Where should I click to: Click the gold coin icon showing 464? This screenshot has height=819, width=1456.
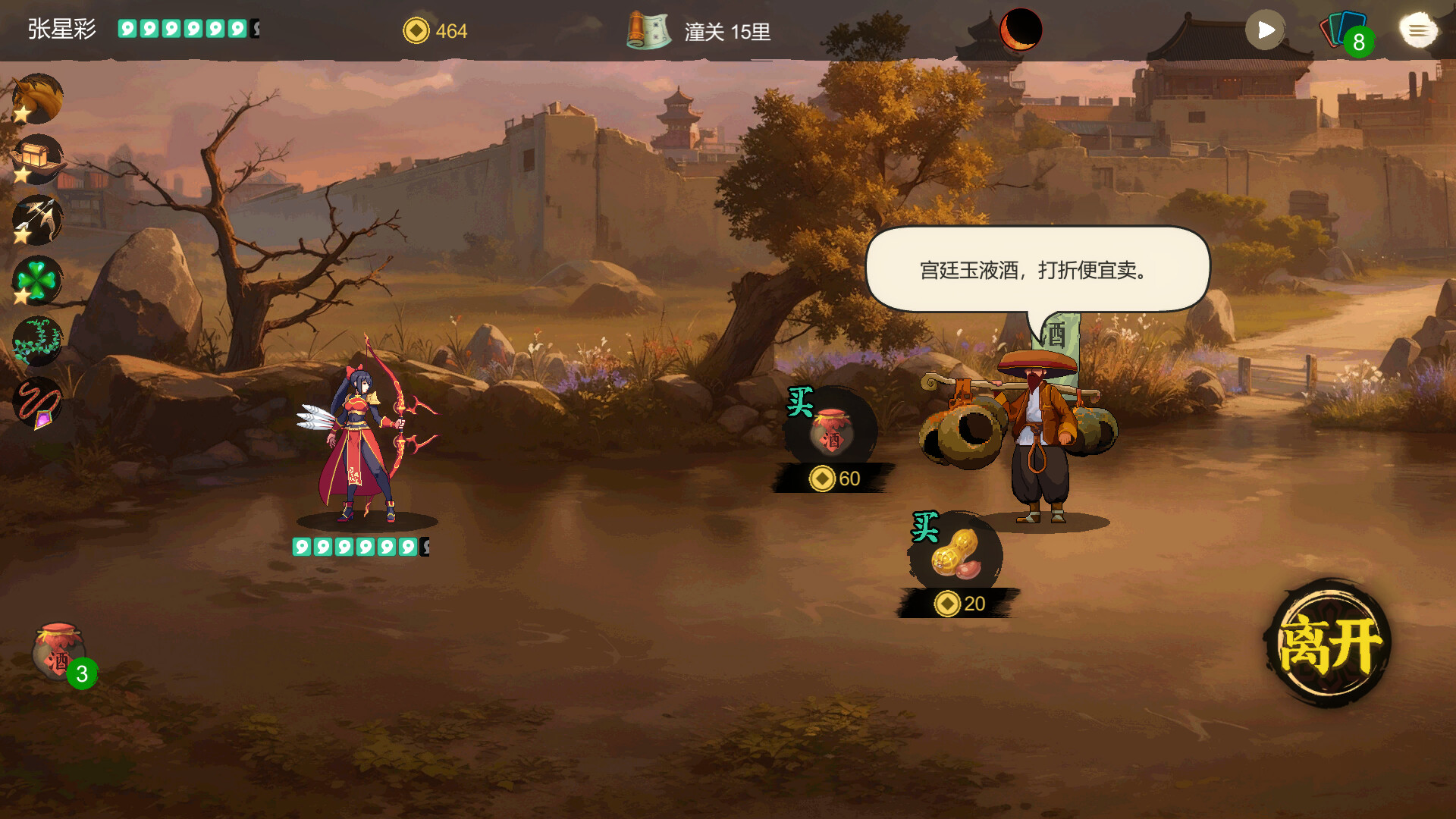pos(416,31)
